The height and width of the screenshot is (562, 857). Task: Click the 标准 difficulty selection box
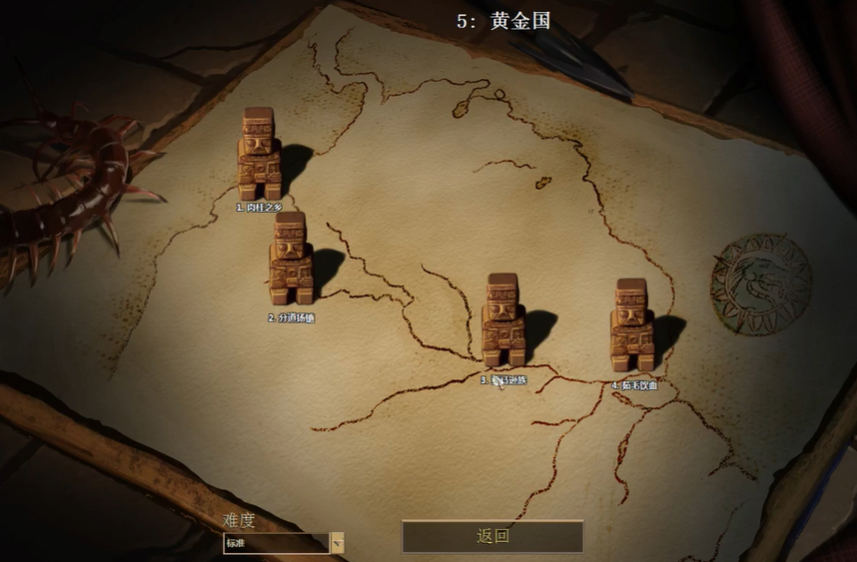[x=276, y=543]
